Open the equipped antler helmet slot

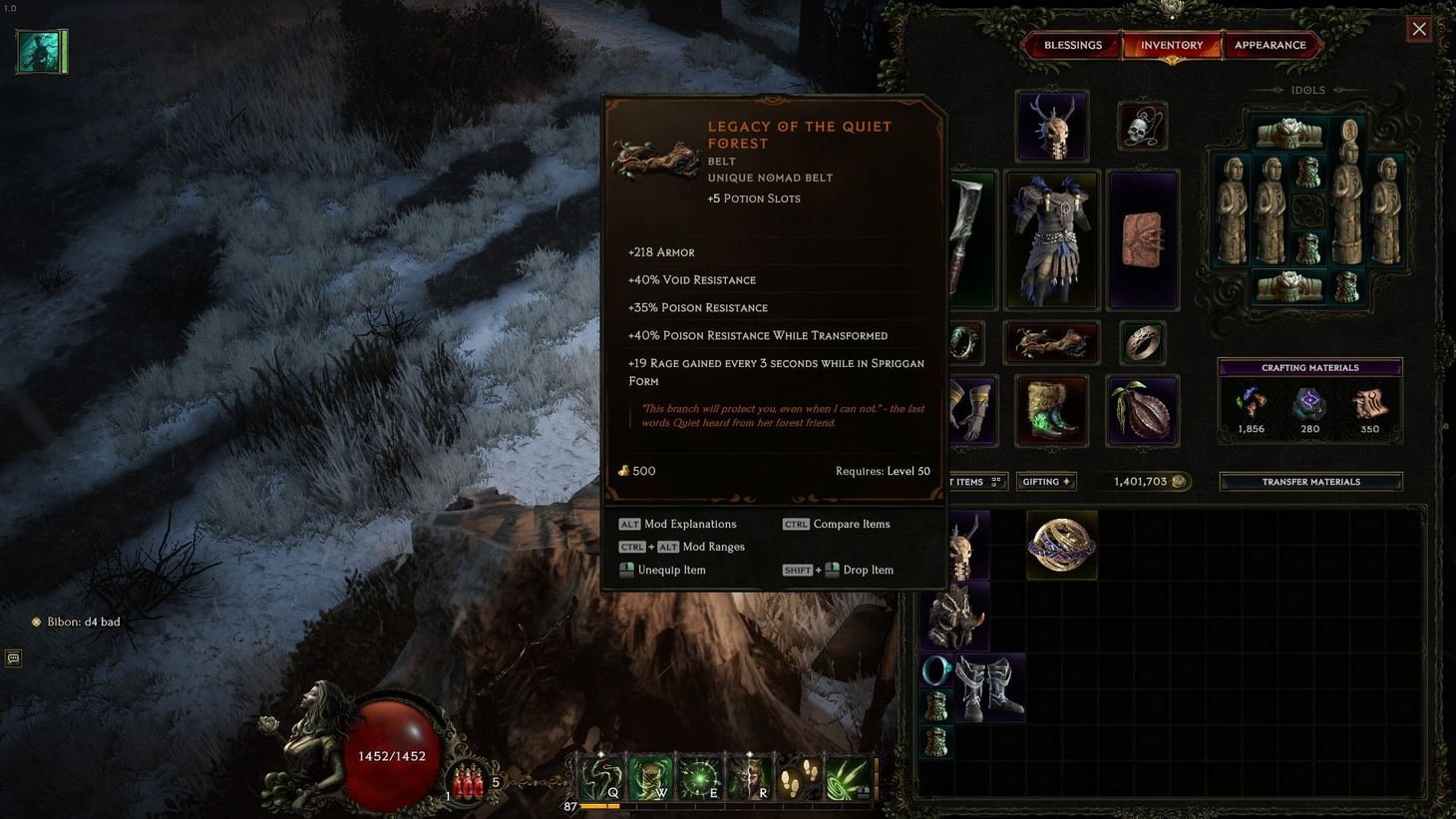pos(1052,127)
